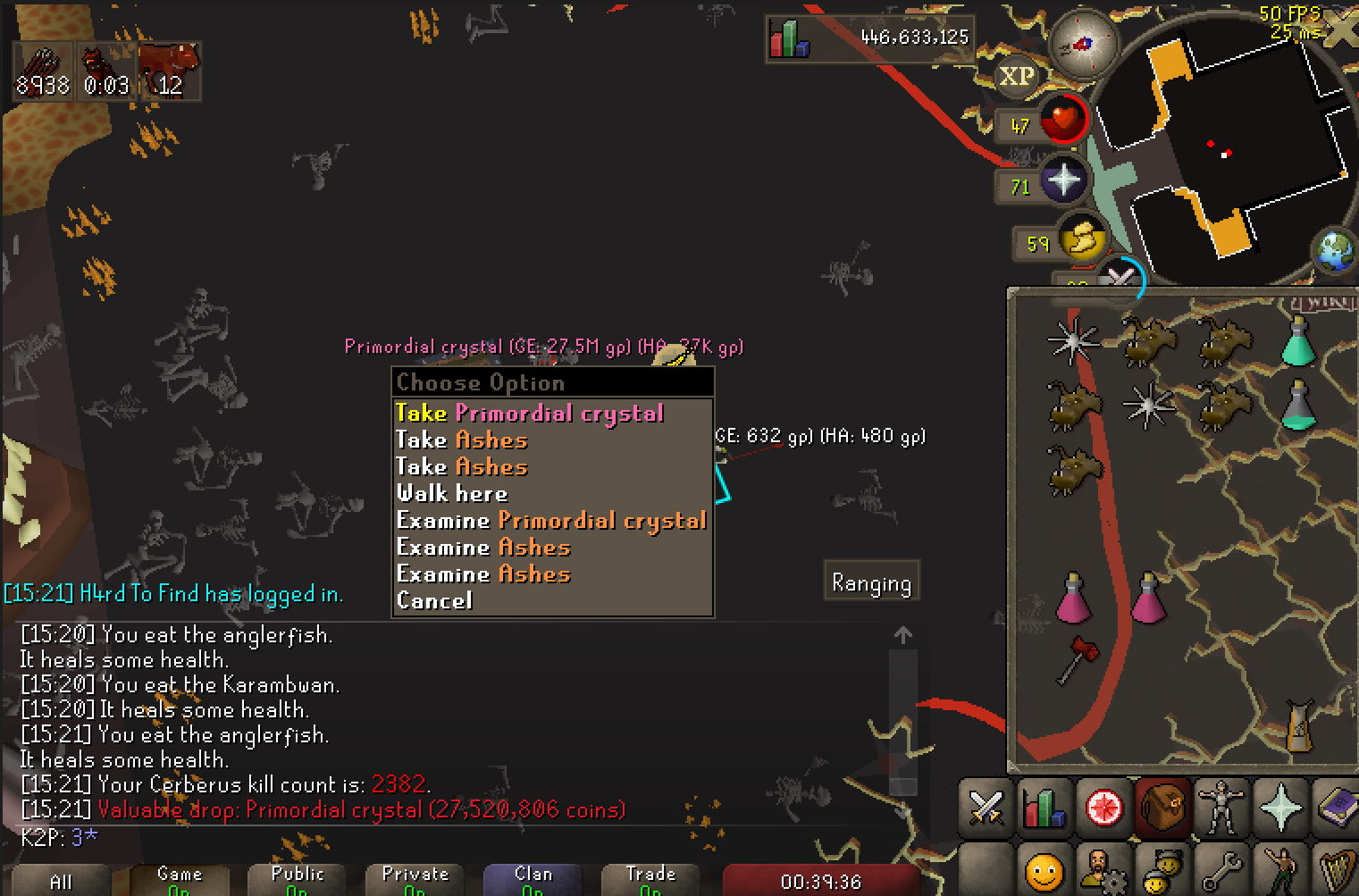Open the Skills tab
Image resolution: width=1359 pixels, height=896 pixels.
pos(1044,808)
